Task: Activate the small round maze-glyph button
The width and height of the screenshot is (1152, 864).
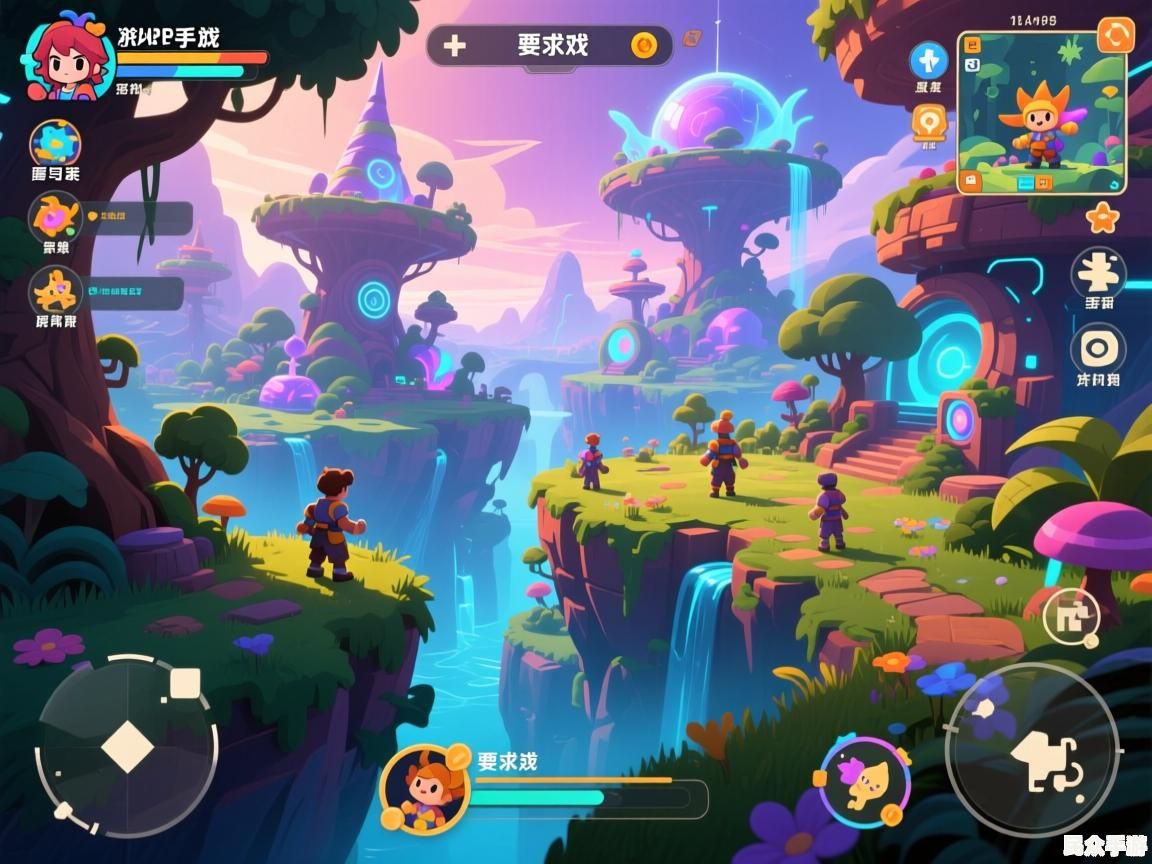Action: coord(1070,616)
